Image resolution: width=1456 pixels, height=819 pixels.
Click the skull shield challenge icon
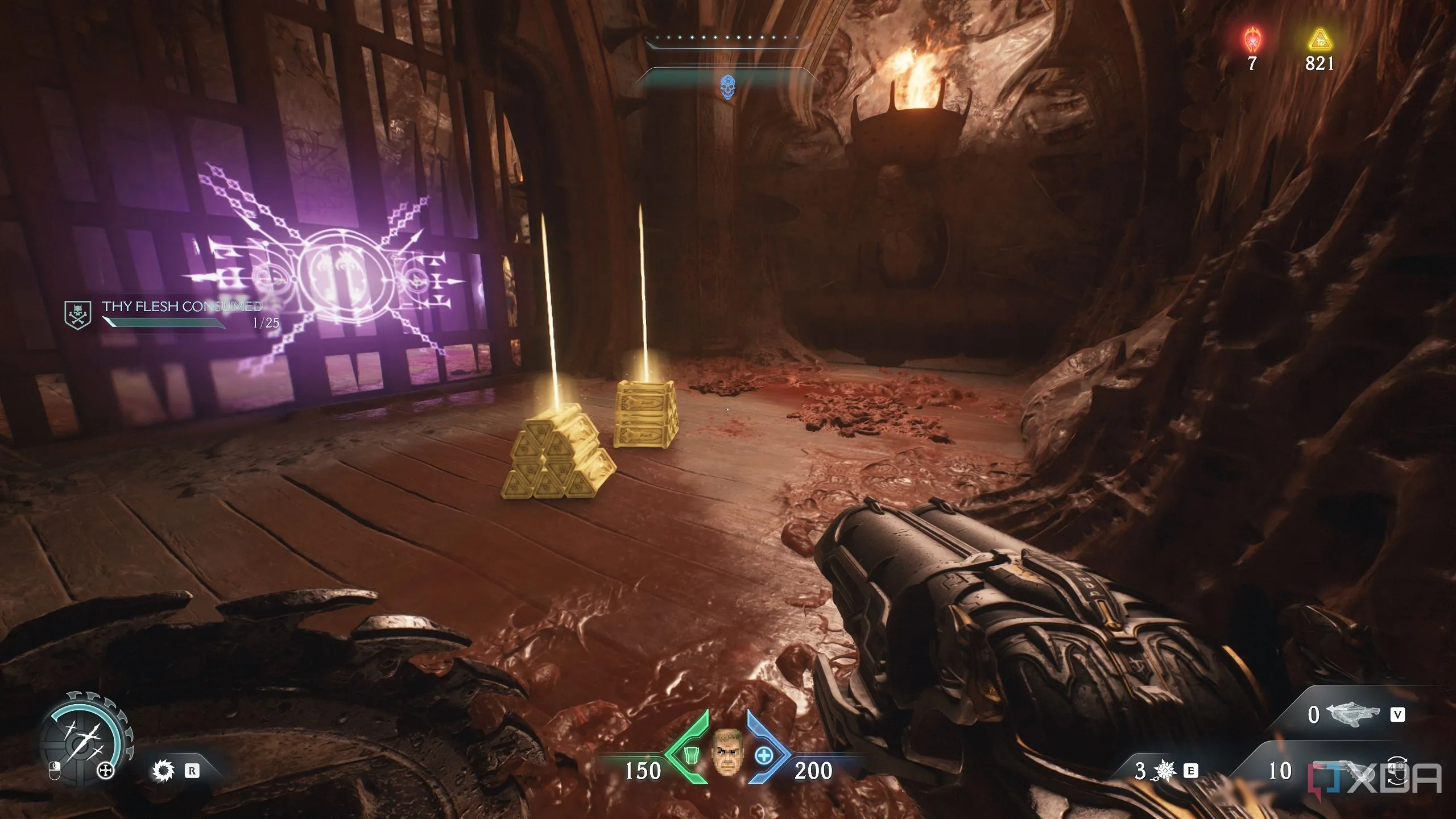pos(78,315)
